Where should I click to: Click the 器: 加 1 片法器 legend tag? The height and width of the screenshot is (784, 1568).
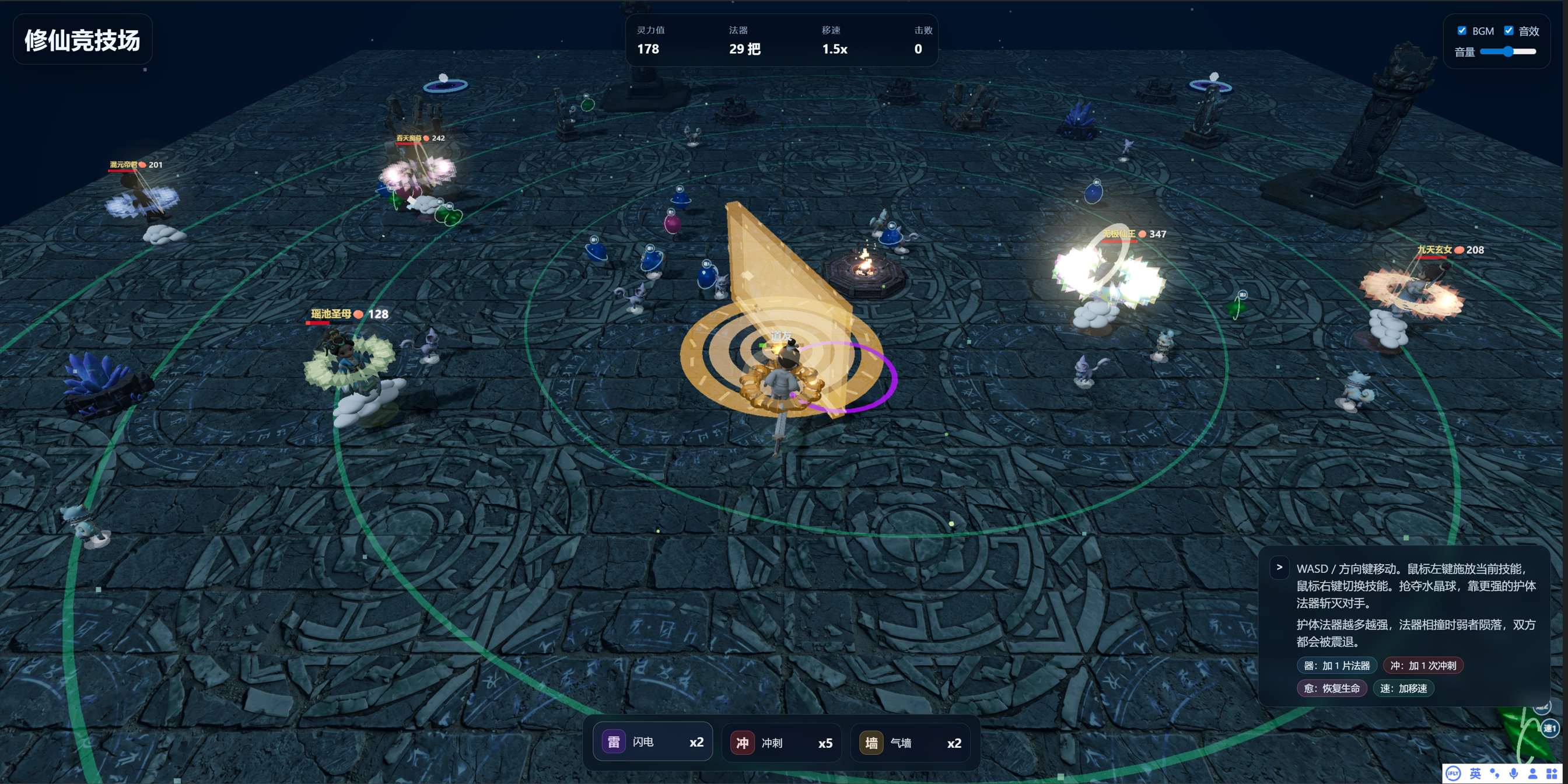coord(1336,666)
